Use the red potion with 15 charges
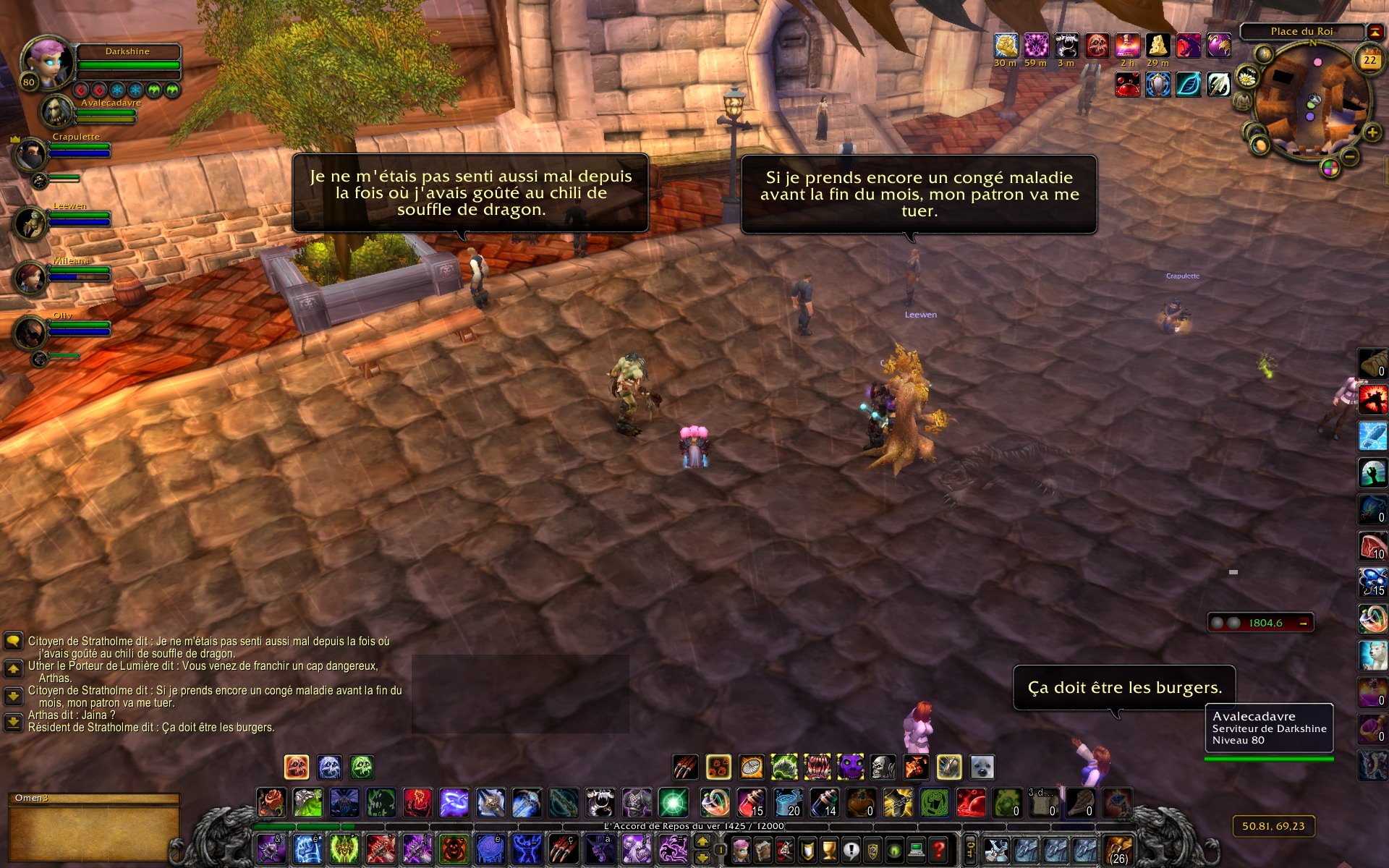1389x868 pixels. point(751,803)
